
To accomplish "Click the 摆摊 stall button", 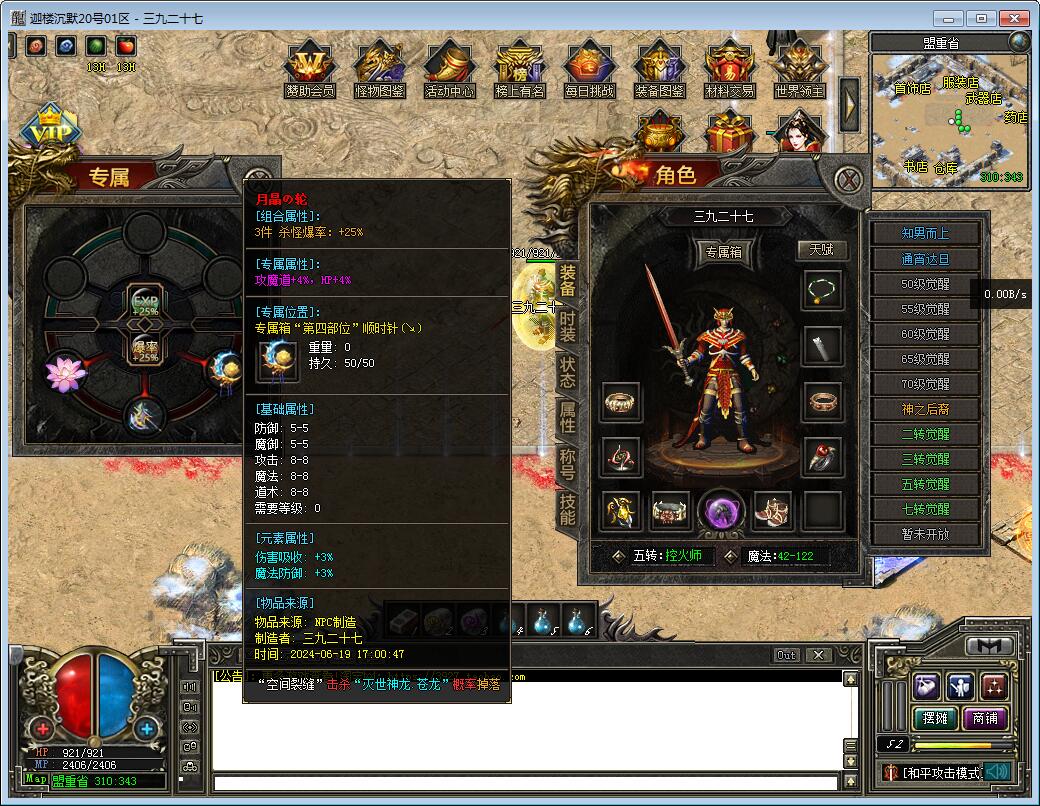I will pyautogui.click(x=934, y=718).
